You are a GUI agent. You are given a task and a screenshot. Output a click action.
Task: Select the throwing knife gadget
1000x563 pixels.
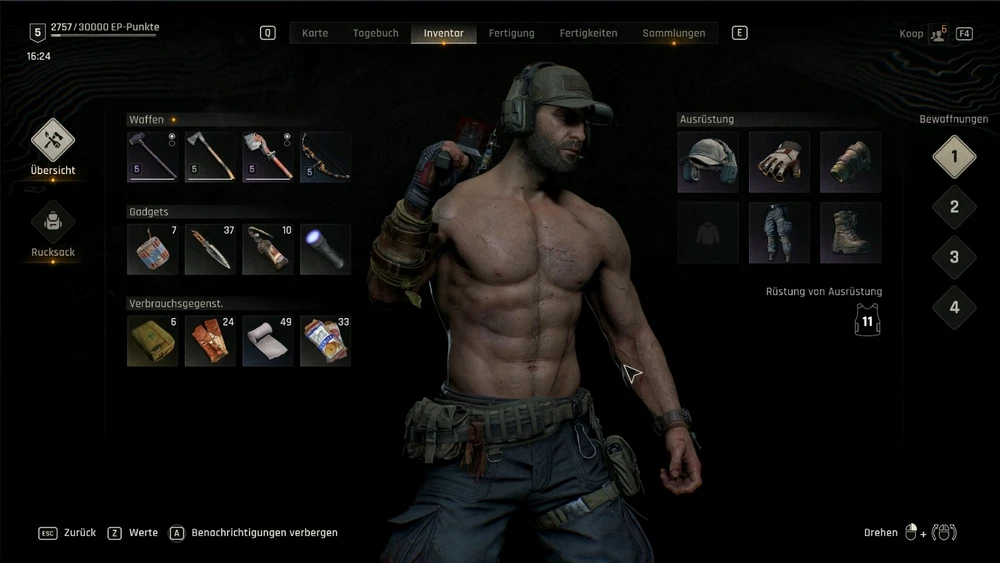[210, 249]
